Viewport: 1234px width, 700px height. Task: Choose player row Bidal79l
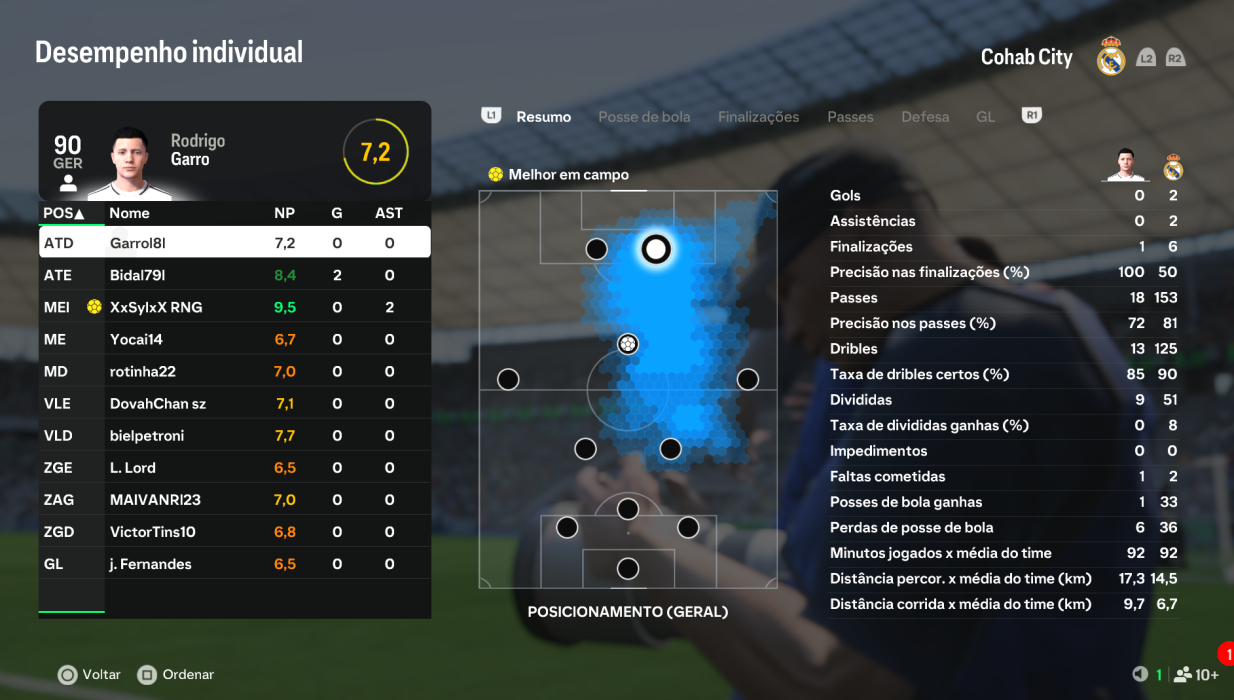[235, 275]
